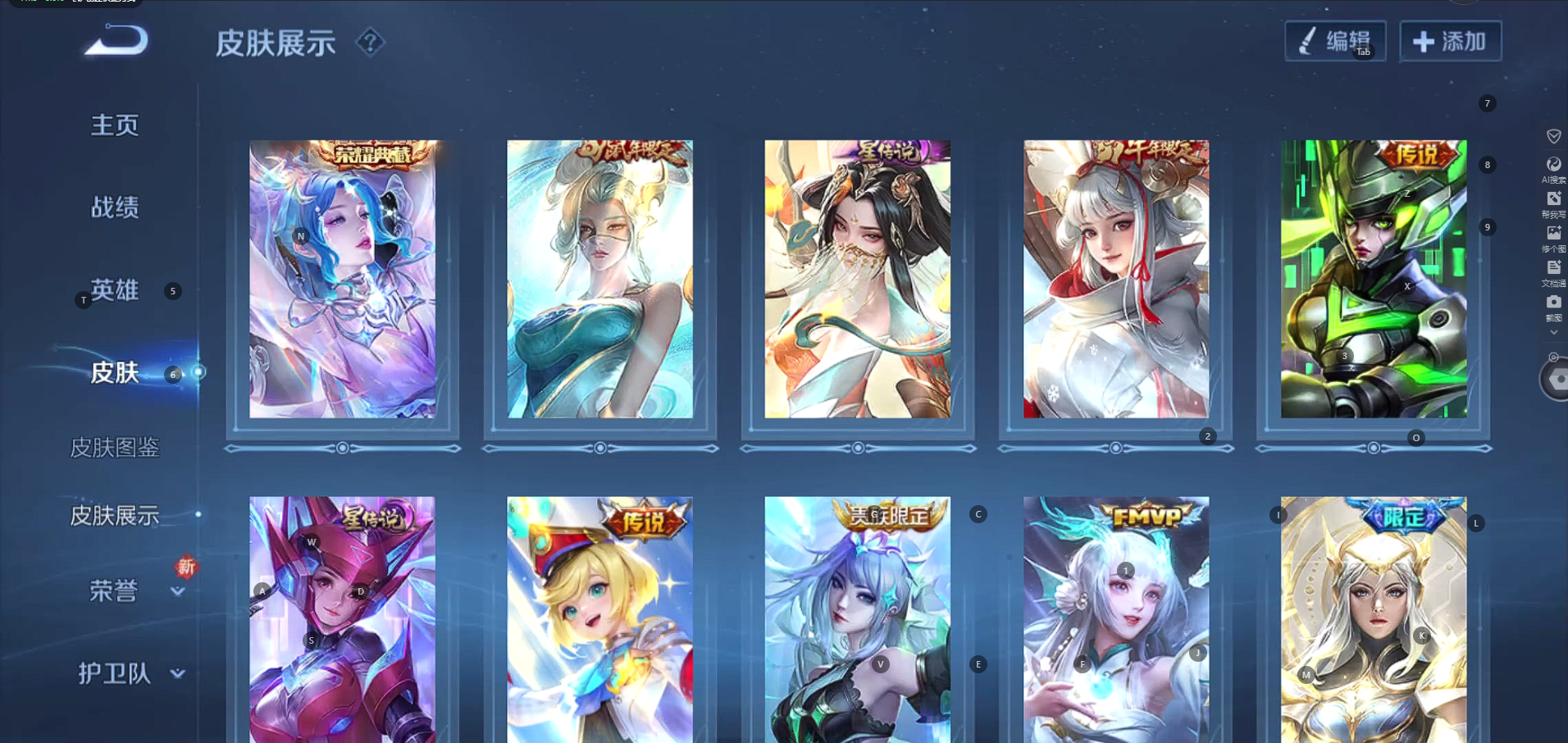Screen dimensions: 1568x743
Task: Click the 添加 add button
Action: [x=1450, y=41]
